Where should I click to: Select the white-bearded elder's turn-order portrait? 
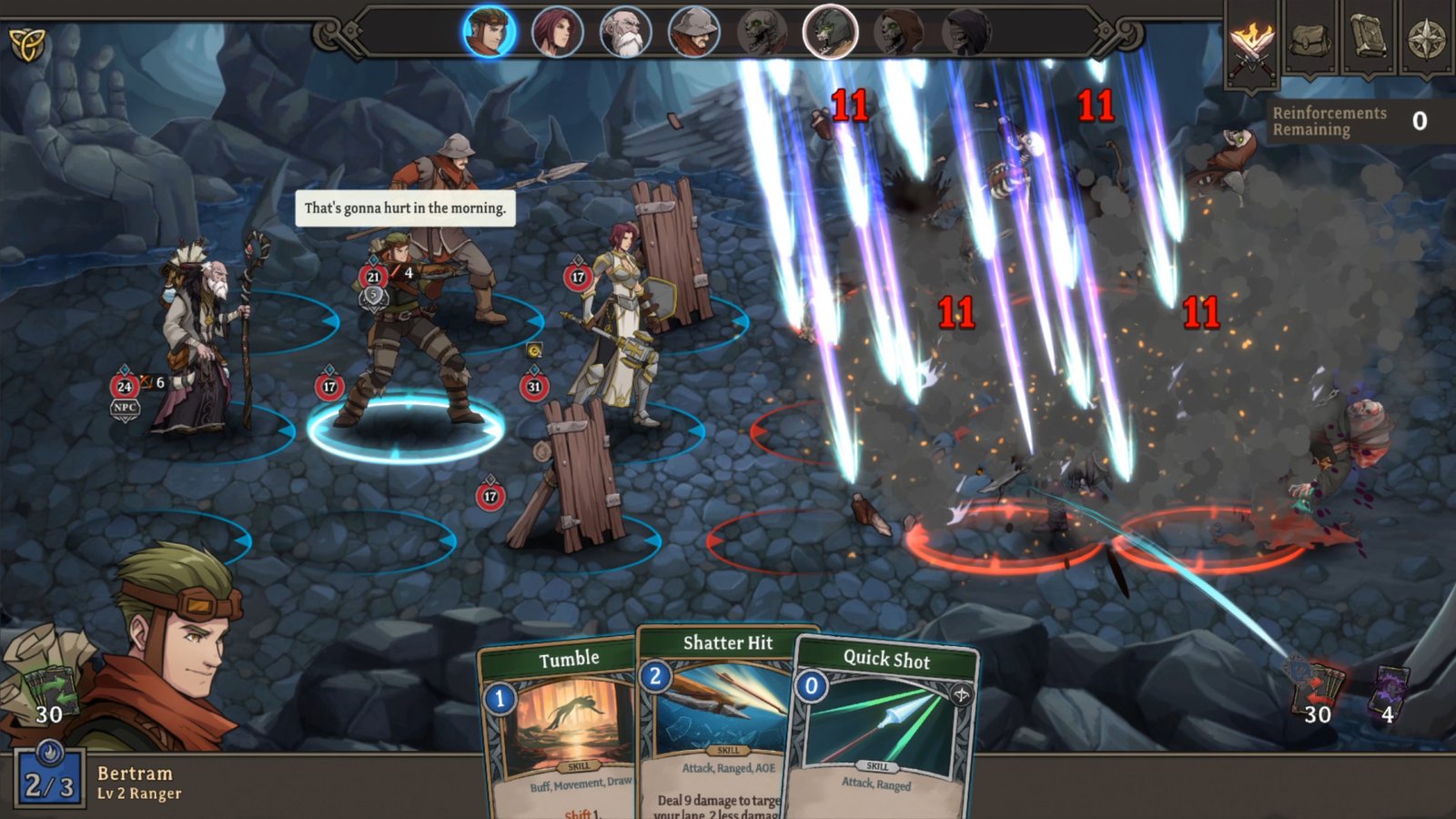click(x=625, y=33)
